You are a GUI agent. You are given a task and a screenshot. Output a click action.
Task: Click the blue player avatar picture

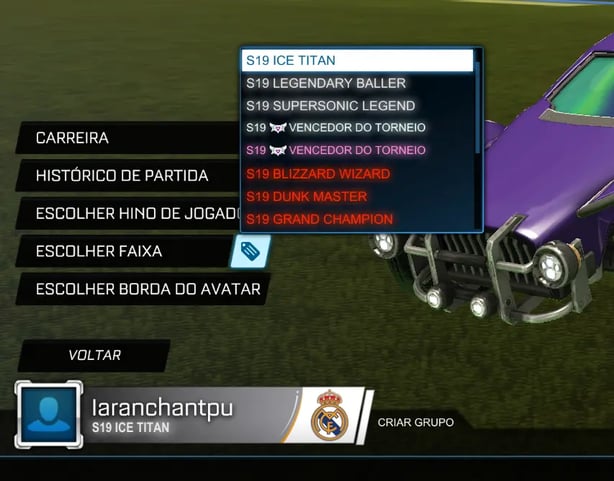[47, 415]
